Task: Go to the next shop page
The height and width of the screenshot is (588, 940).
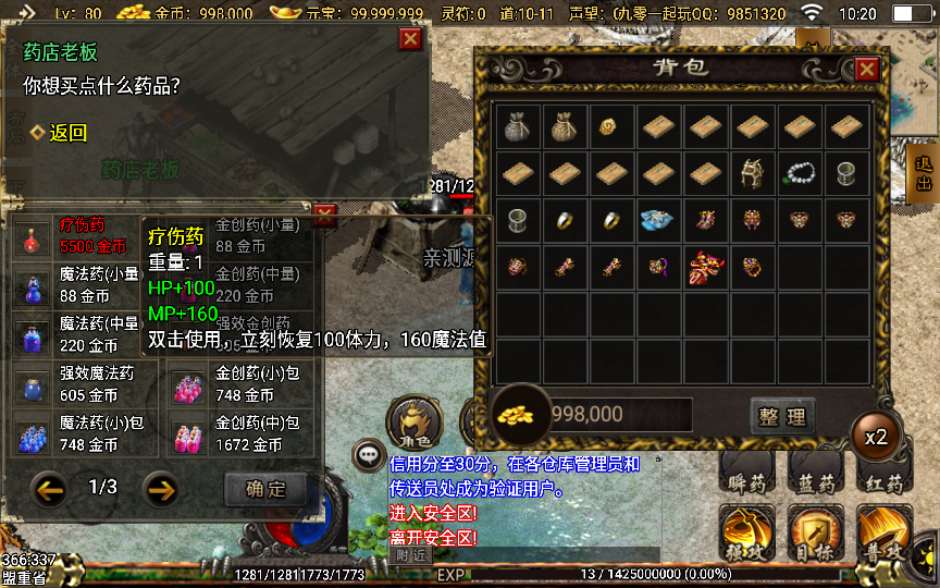Action: [161, 489]
